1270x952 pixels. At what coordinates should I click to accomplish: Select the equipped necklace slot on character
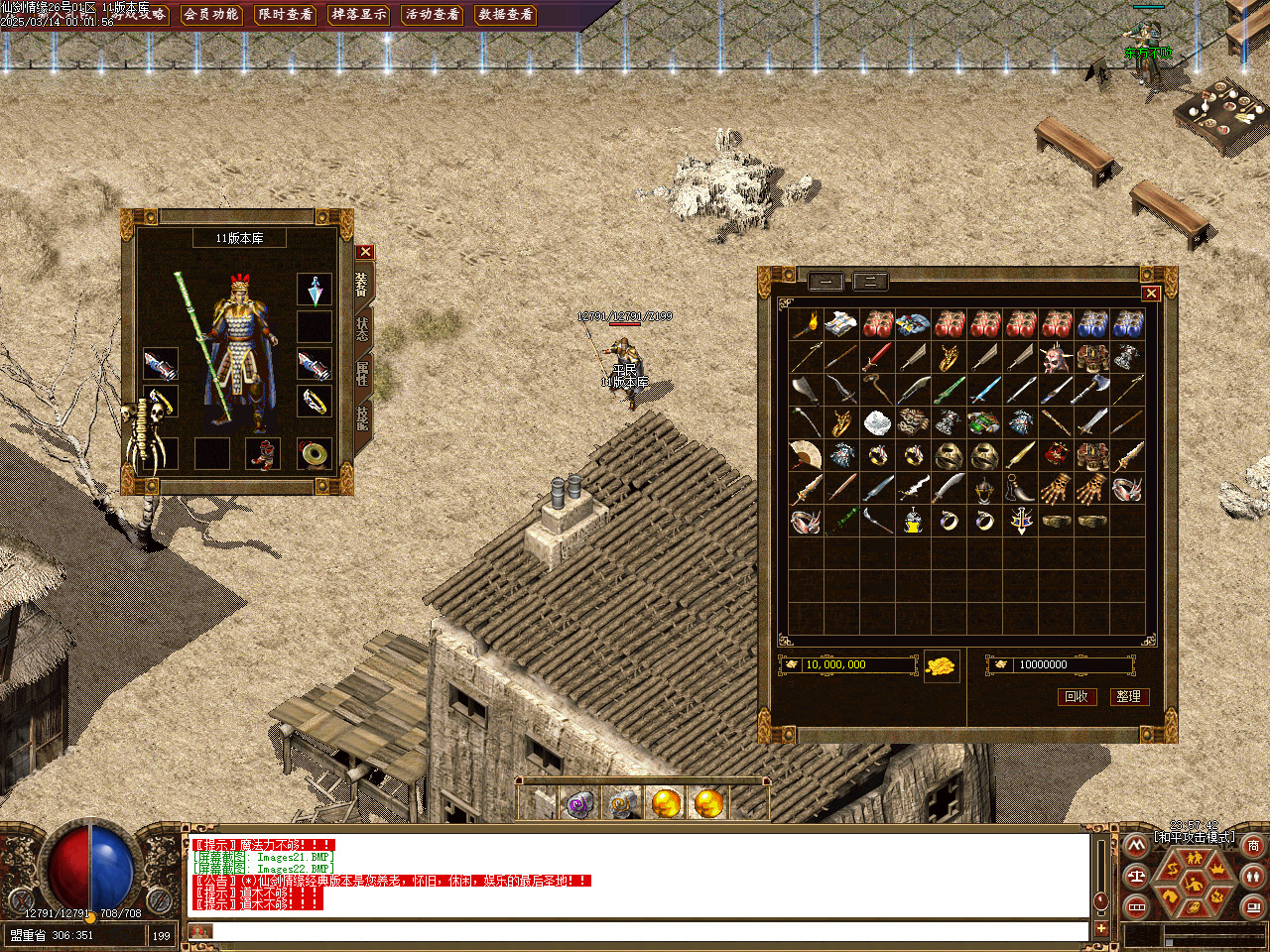click(x=315, y=291)
